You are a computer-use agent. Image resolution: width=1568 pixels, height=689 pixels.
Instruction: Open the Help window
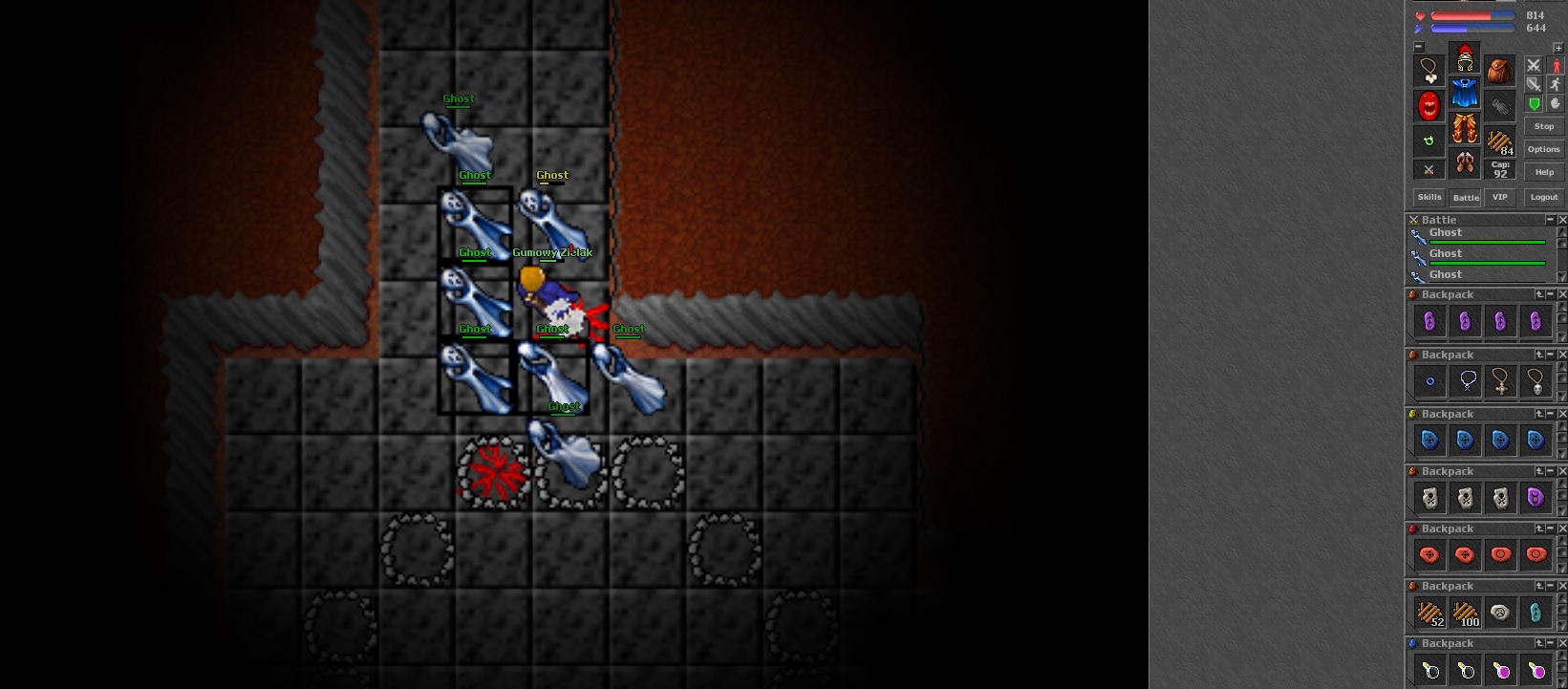(x=1544, y=172)
